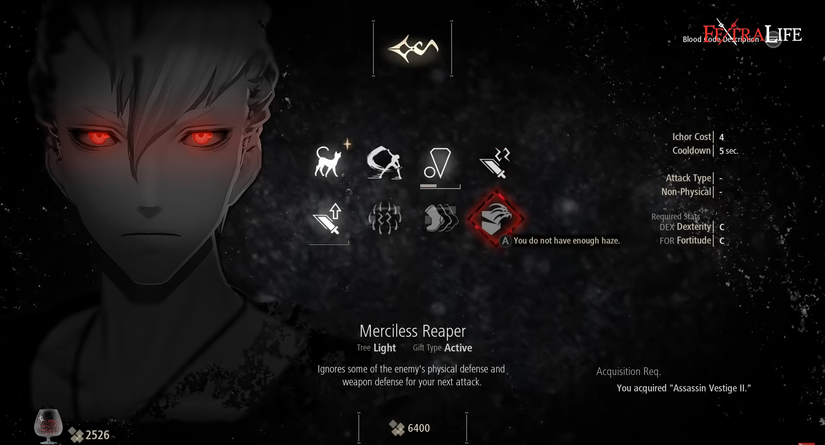Select the inverted gem pendant gift
Image resolution: width=825 pixels, height=445 pixels.
(440, 162)
